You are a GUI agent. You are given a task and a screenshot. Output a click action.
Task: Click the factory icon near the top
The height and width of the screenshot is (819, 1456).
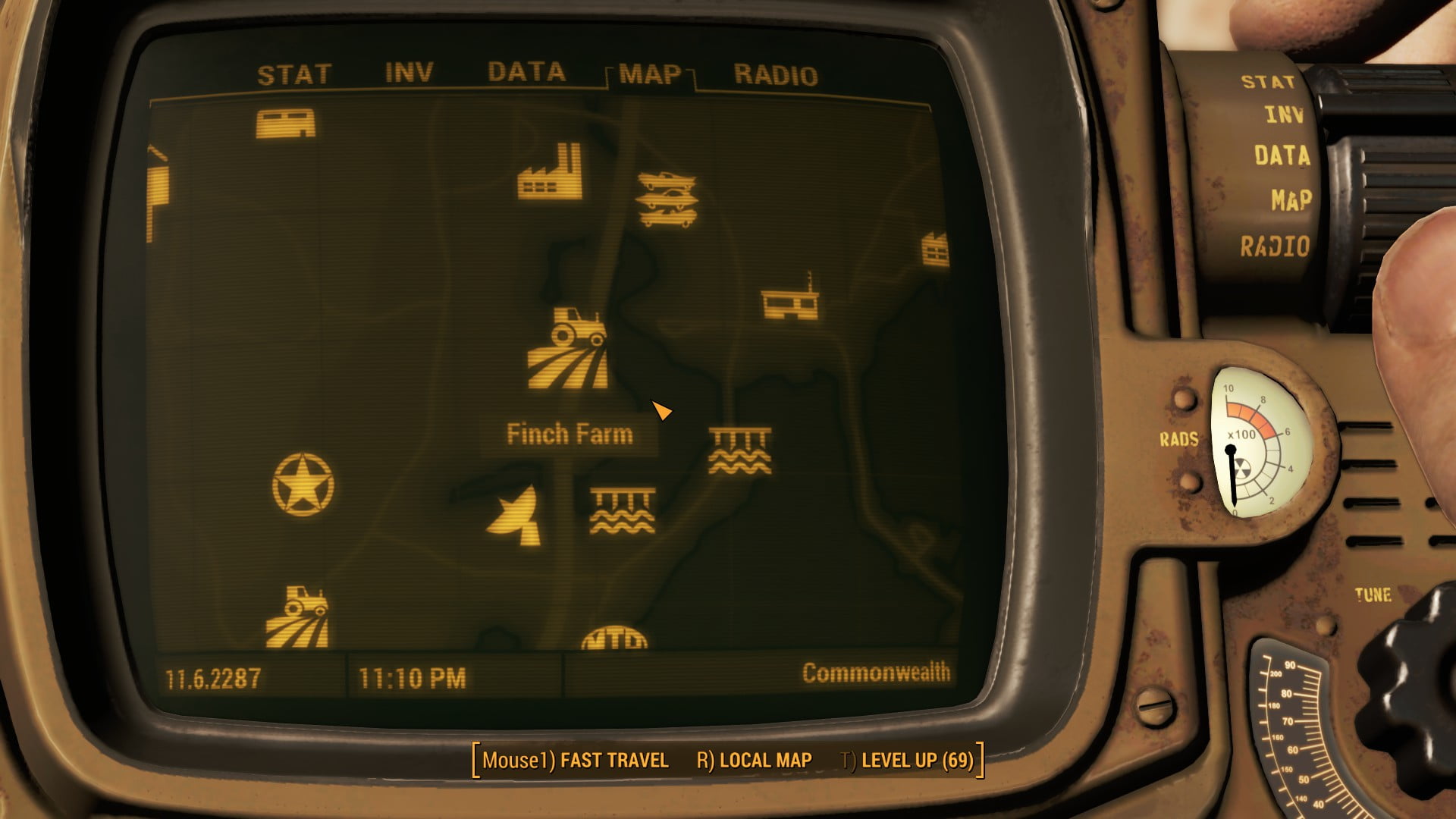coord(548,172)
